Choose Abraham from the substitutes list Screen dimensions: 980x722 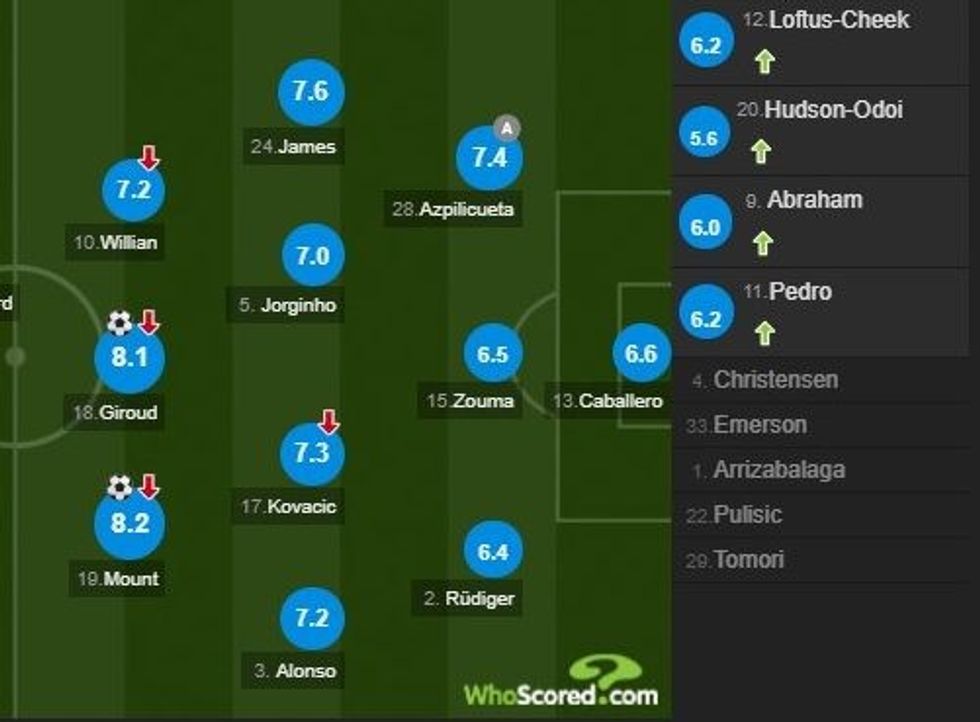pos(813,200)
